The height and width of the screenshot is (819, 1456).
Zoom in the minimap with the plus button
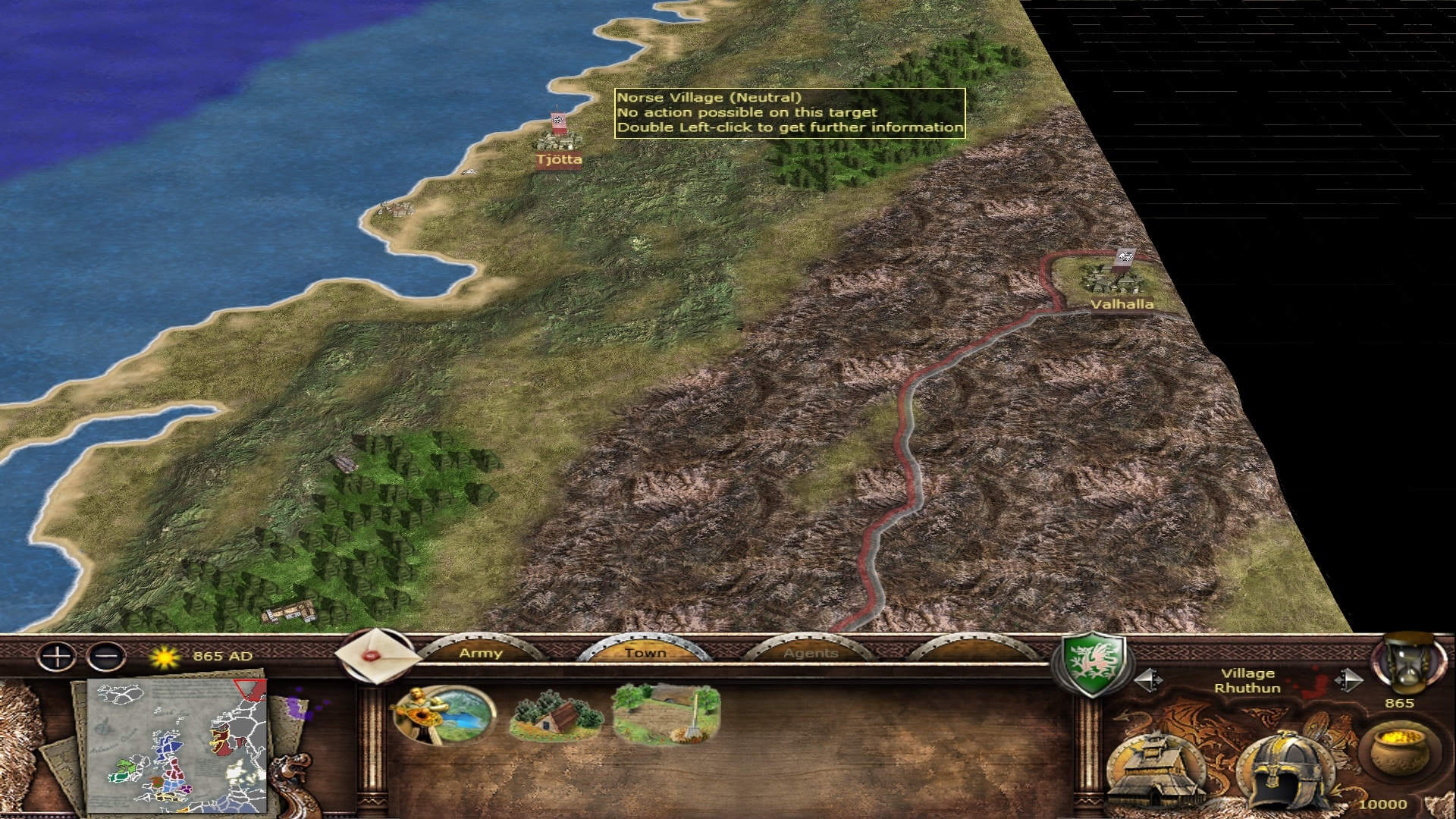tap(57, 656)
